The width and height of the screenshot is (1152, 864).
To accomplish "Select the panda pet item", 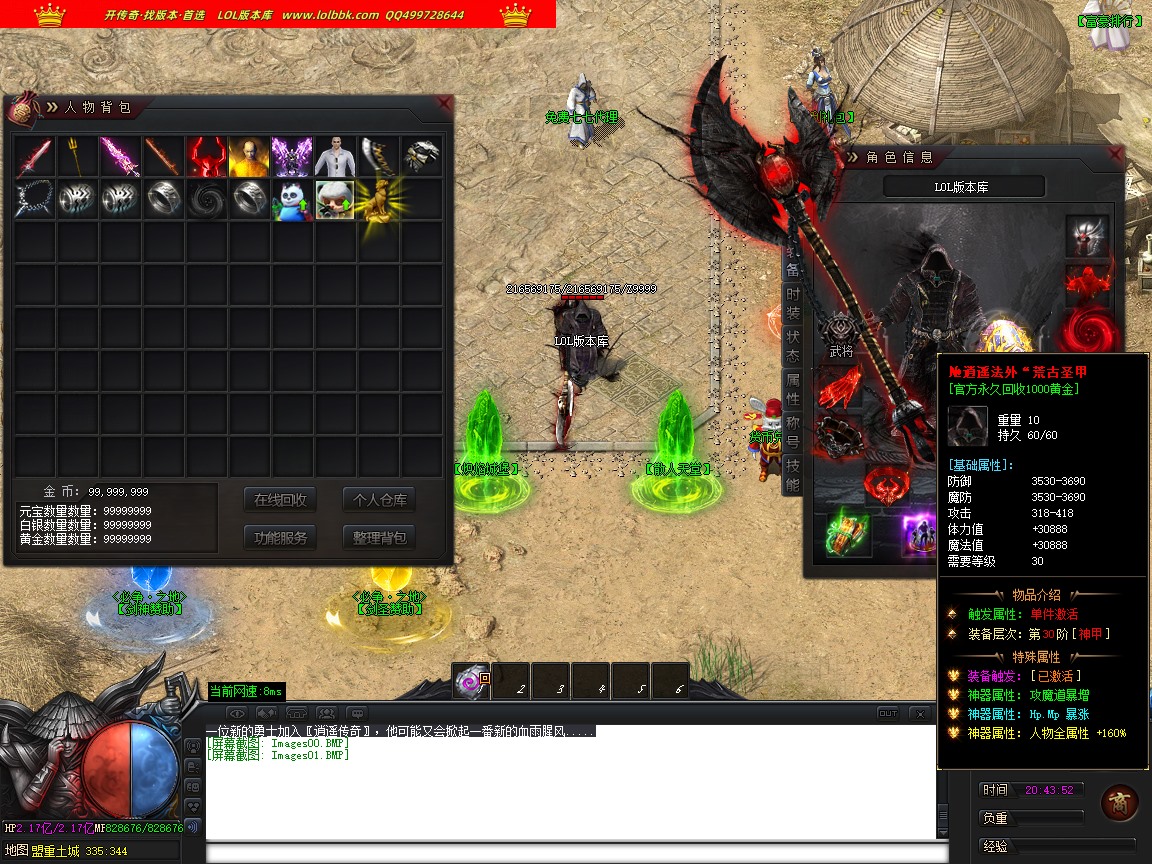I will click(x=292, y=200).
